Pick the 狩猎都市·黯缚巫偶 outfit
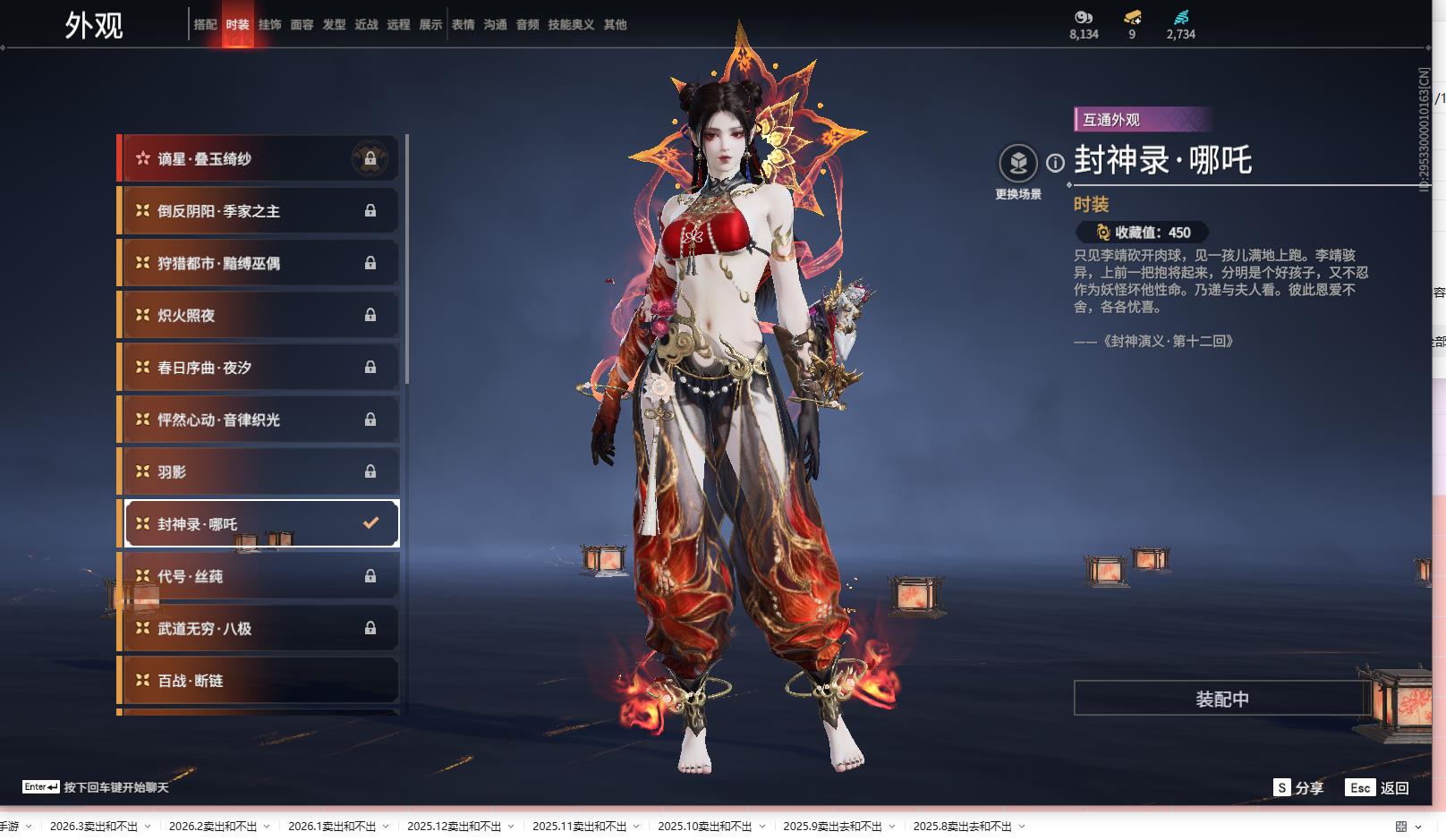Screen dimensions: 1446x840 tap(259, 263)
